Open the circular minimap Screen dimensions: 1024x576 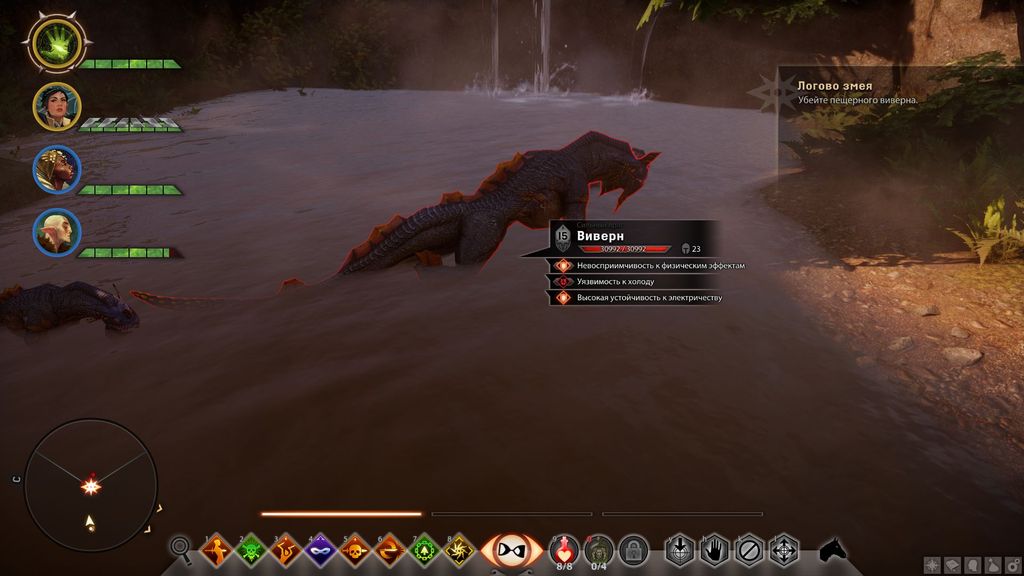tap(90, 485)
